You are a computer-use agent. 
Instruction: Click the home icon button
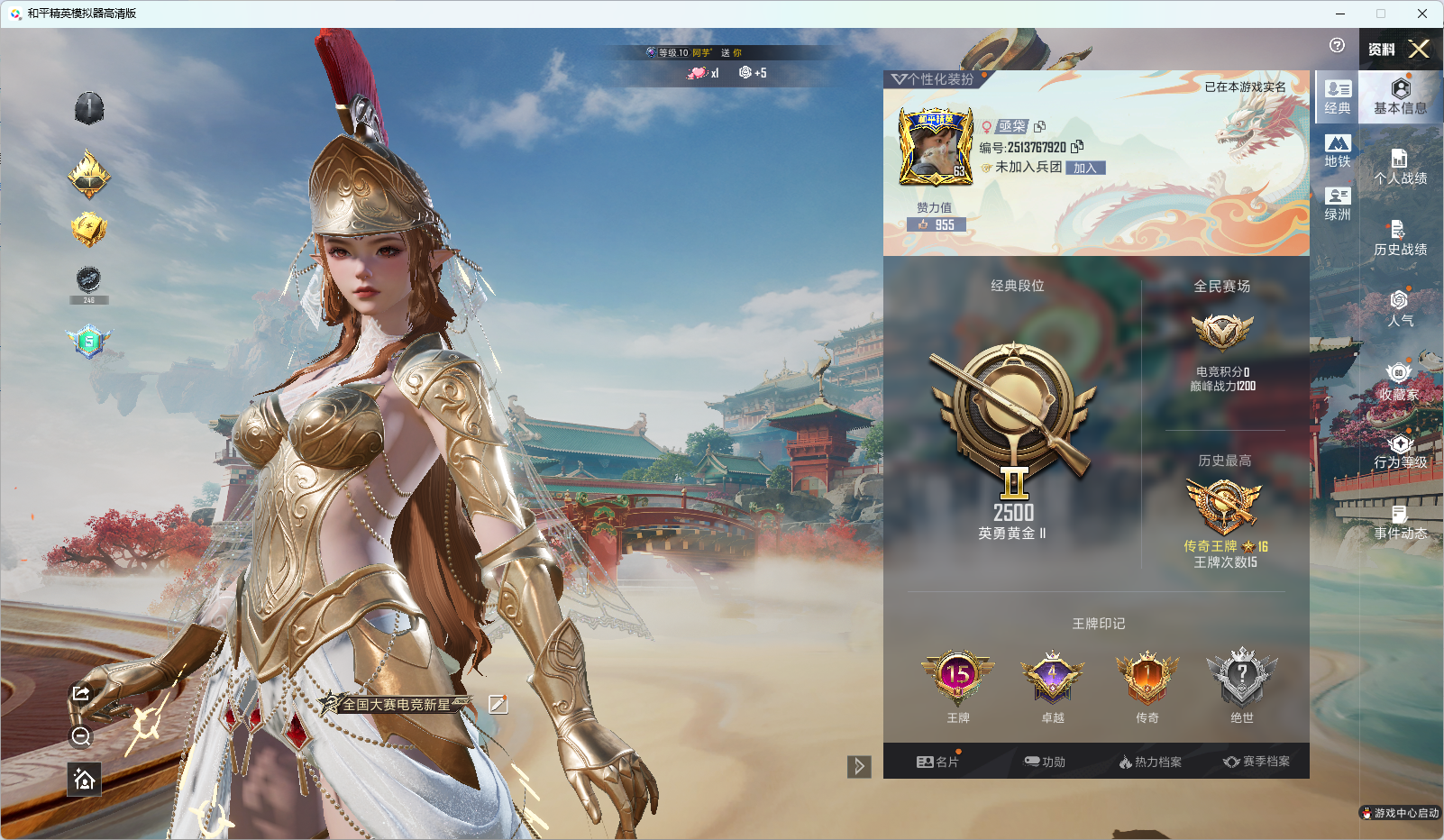coord(85,779)
